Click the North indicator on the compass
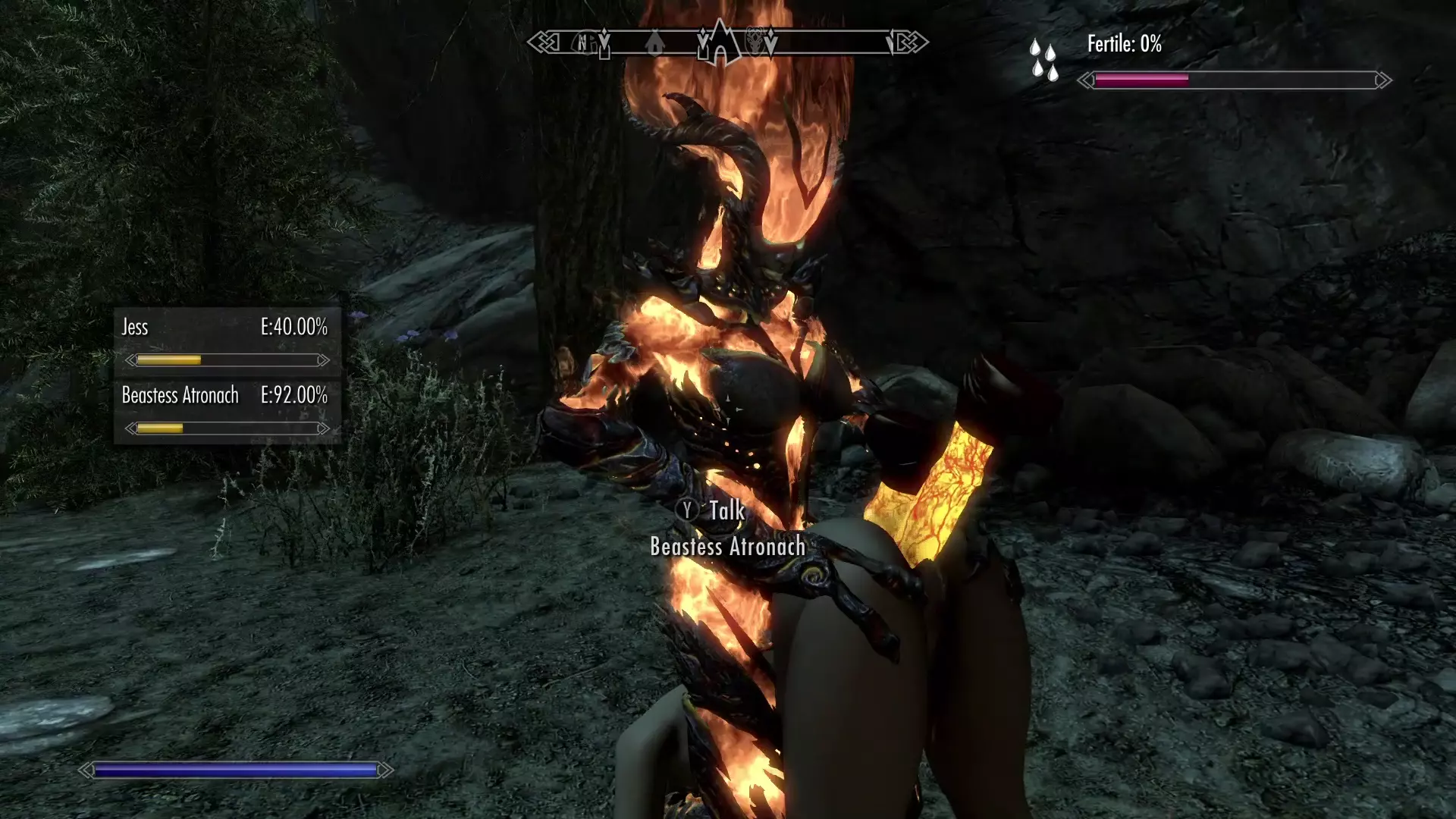This screenshot has height=819, width=1456. pyautogui.click(x=583, y=43)
